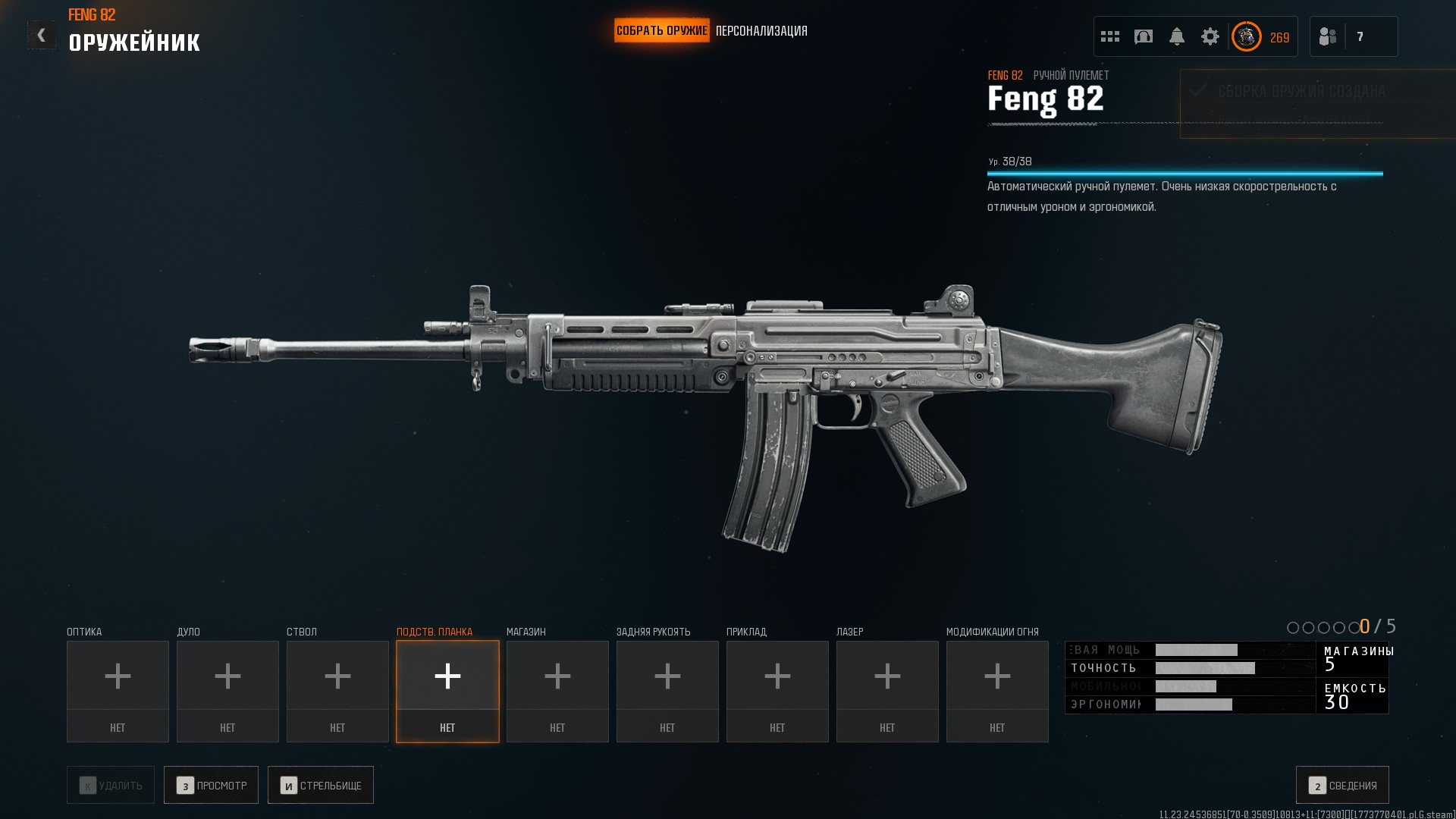Open settings via the gear icon
Screen dimensions: 1456x819
pyautogui.click(x=1210, y=36)
